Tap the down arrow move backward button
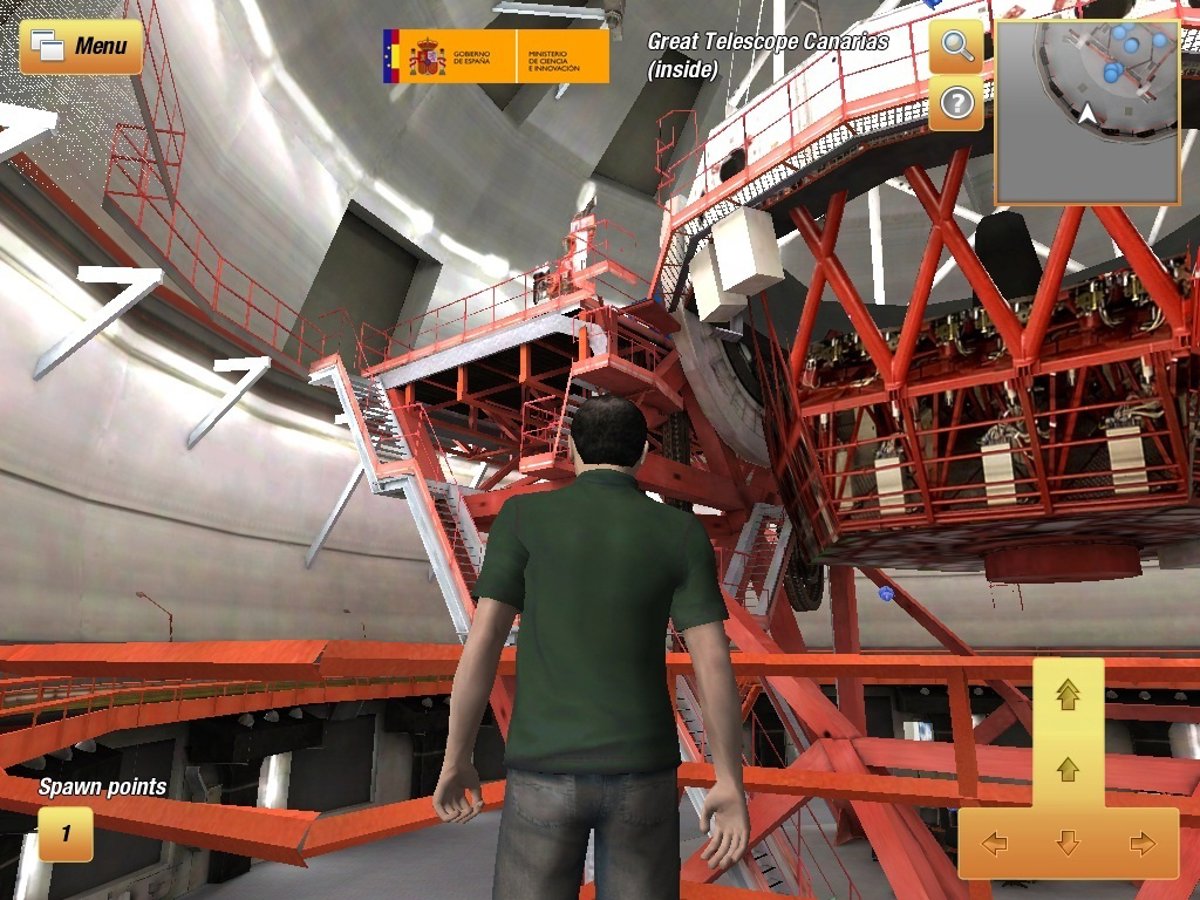Viewport: 1200px width, 900px height. point(1068,844)
